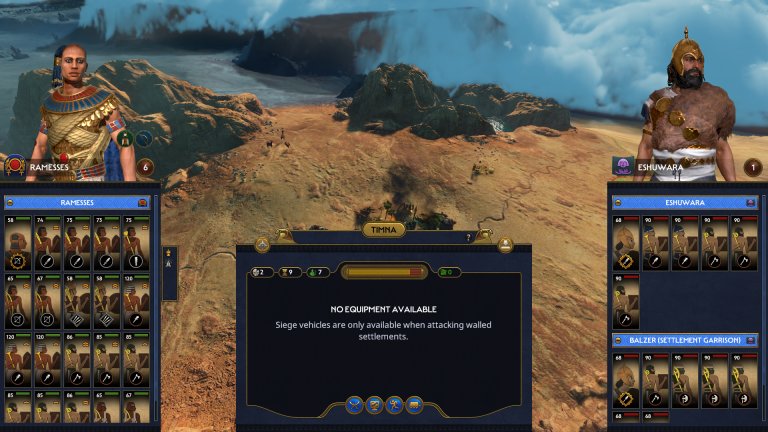768x432 pixels.
Task: Click the crossed swords battle button
Action: [x=353, y=405]
